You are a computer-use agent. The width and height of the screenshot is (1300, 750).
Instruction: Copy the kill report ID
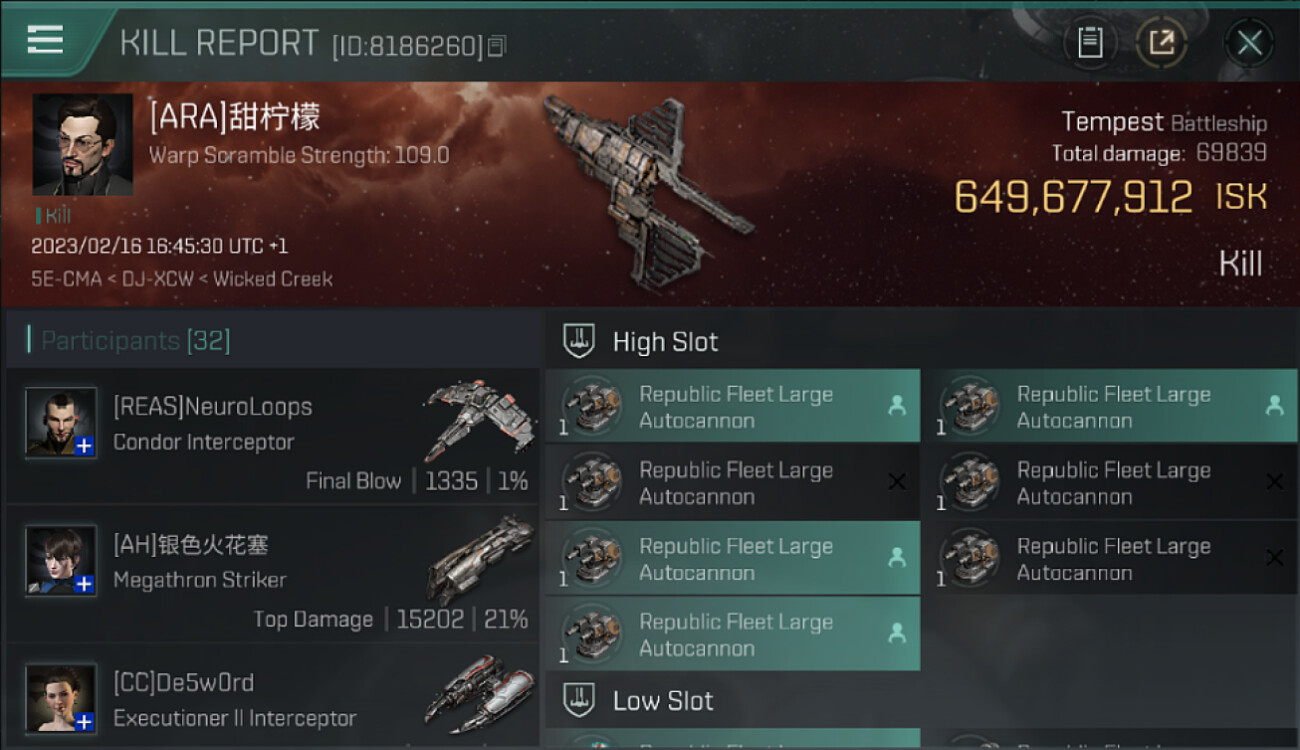pos(497,45)
